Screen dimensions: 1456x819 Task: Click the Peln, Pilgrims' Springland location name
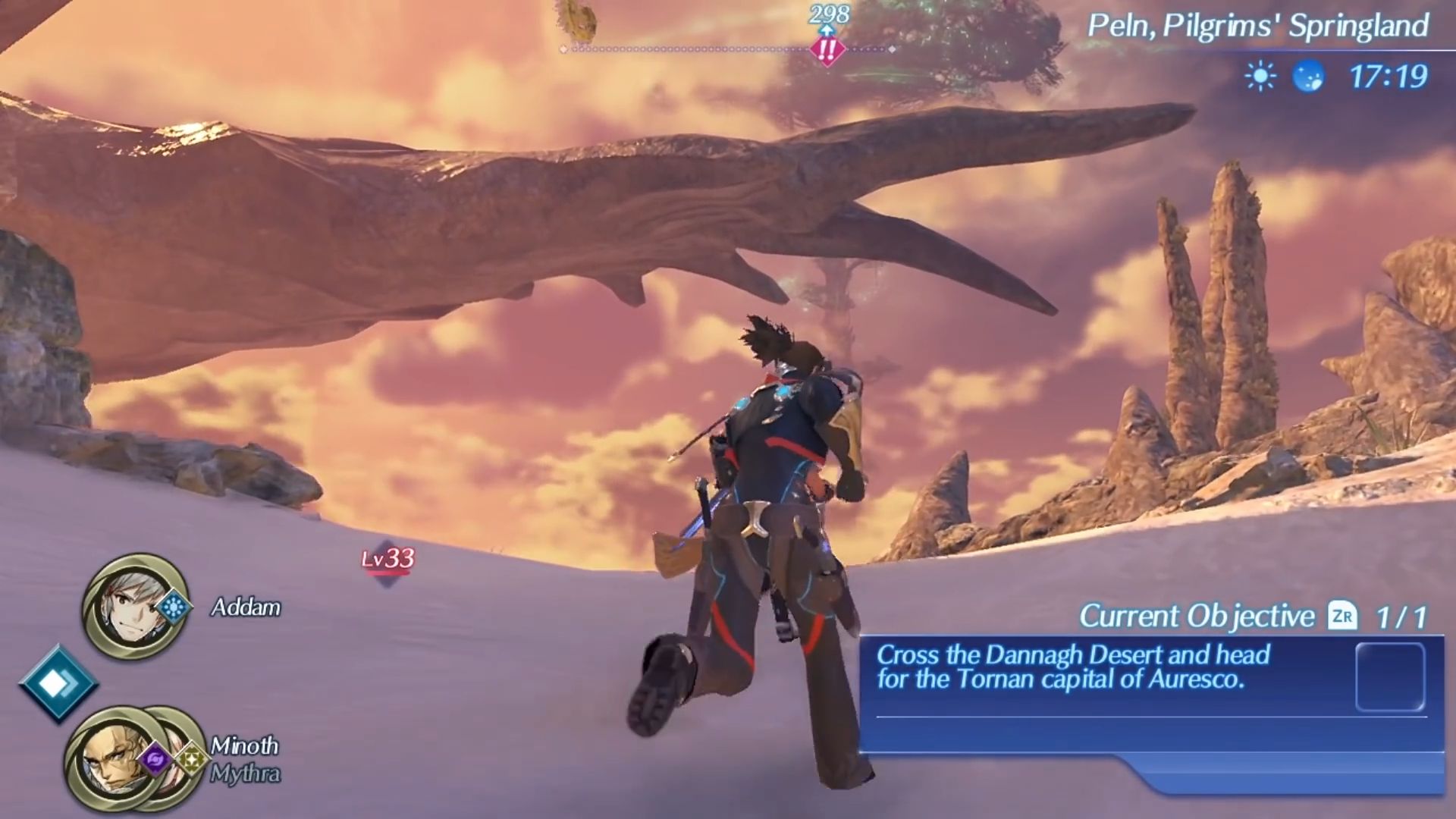click(x=1257, y=27)
